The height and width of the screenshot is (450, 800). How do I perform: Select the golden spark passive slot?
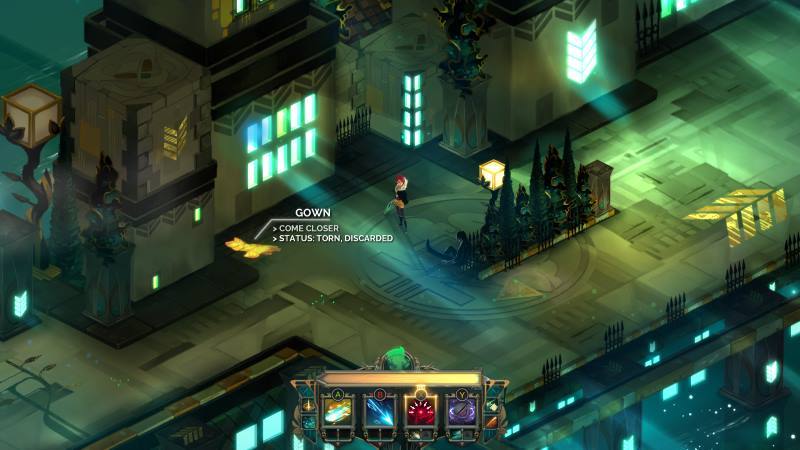[307, 405]
